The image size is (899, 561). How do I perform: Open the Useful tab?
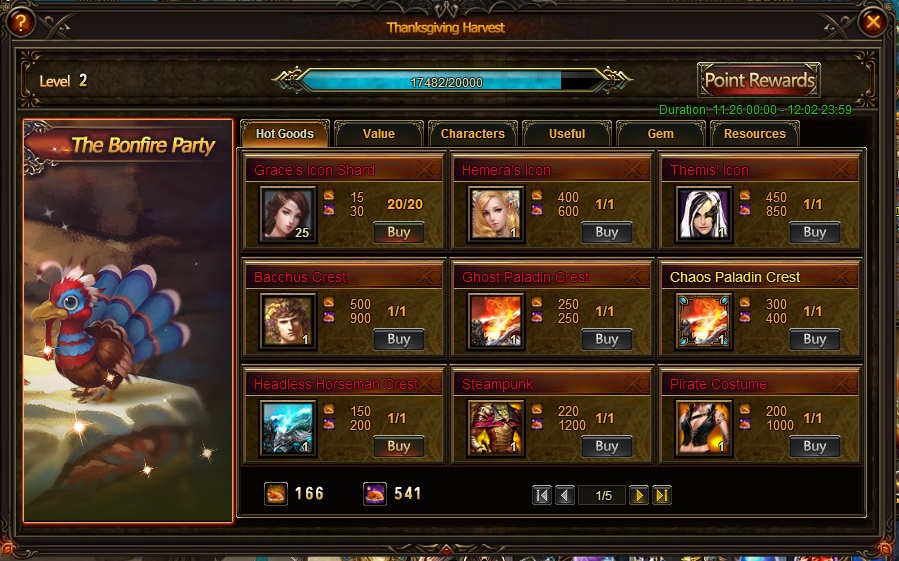567,134
